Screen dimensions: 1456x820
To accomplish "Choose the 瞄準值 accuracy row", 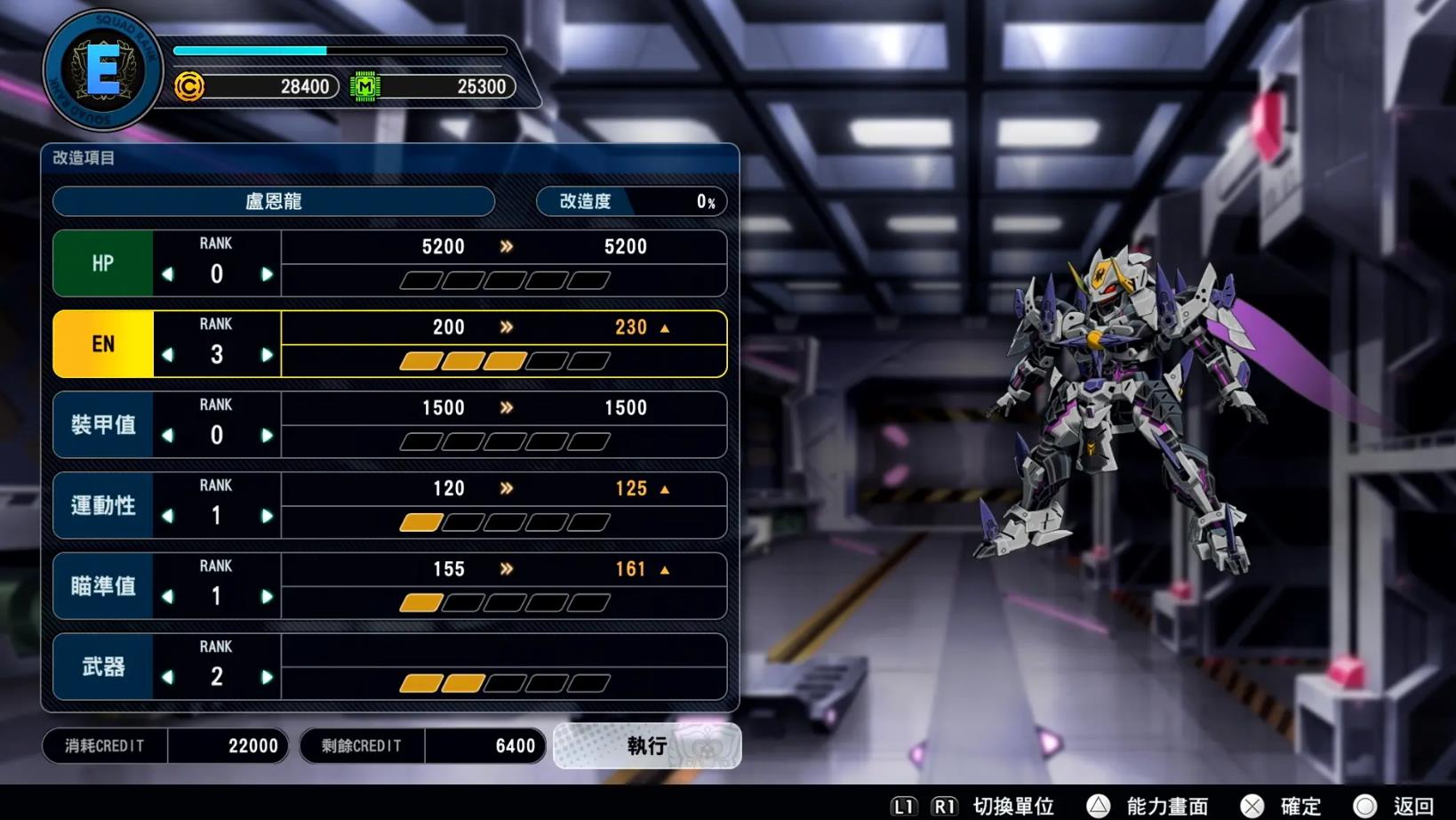I will (103, 586).
